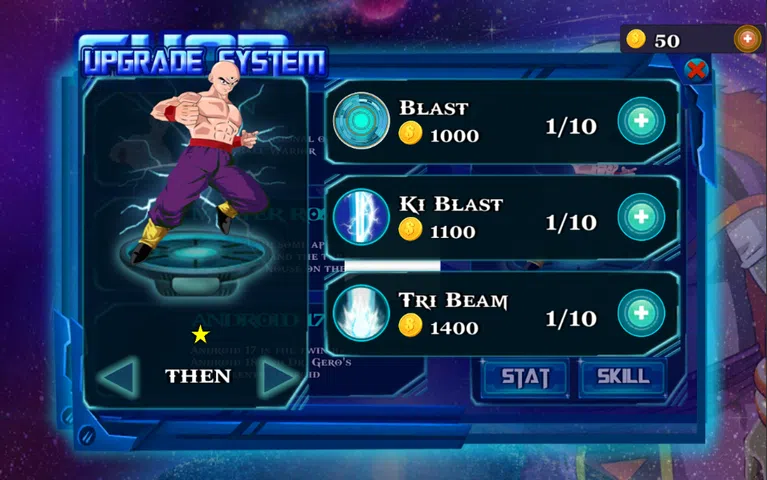Upgrade the Blast skill with plus button
The width and height of the screenshot is (767, 480).
(641, 122)
